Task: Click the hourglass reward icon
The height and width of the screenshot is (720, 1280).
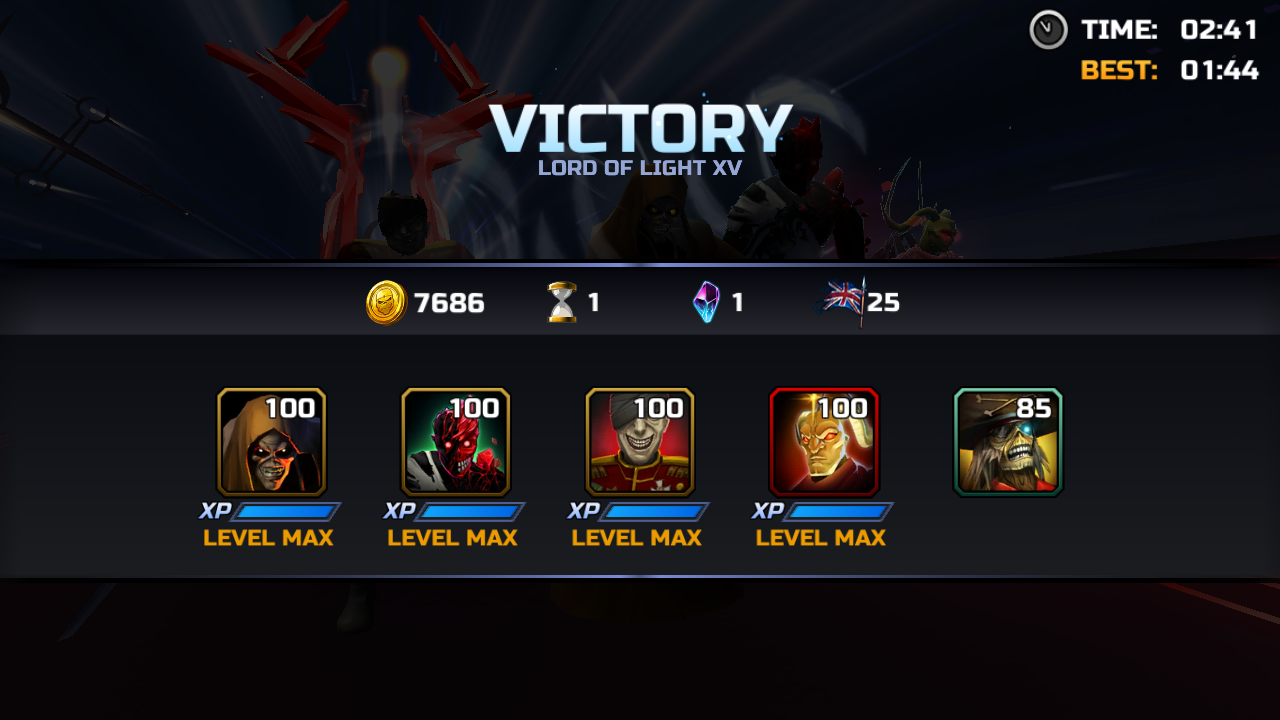Action: [562, 302]
